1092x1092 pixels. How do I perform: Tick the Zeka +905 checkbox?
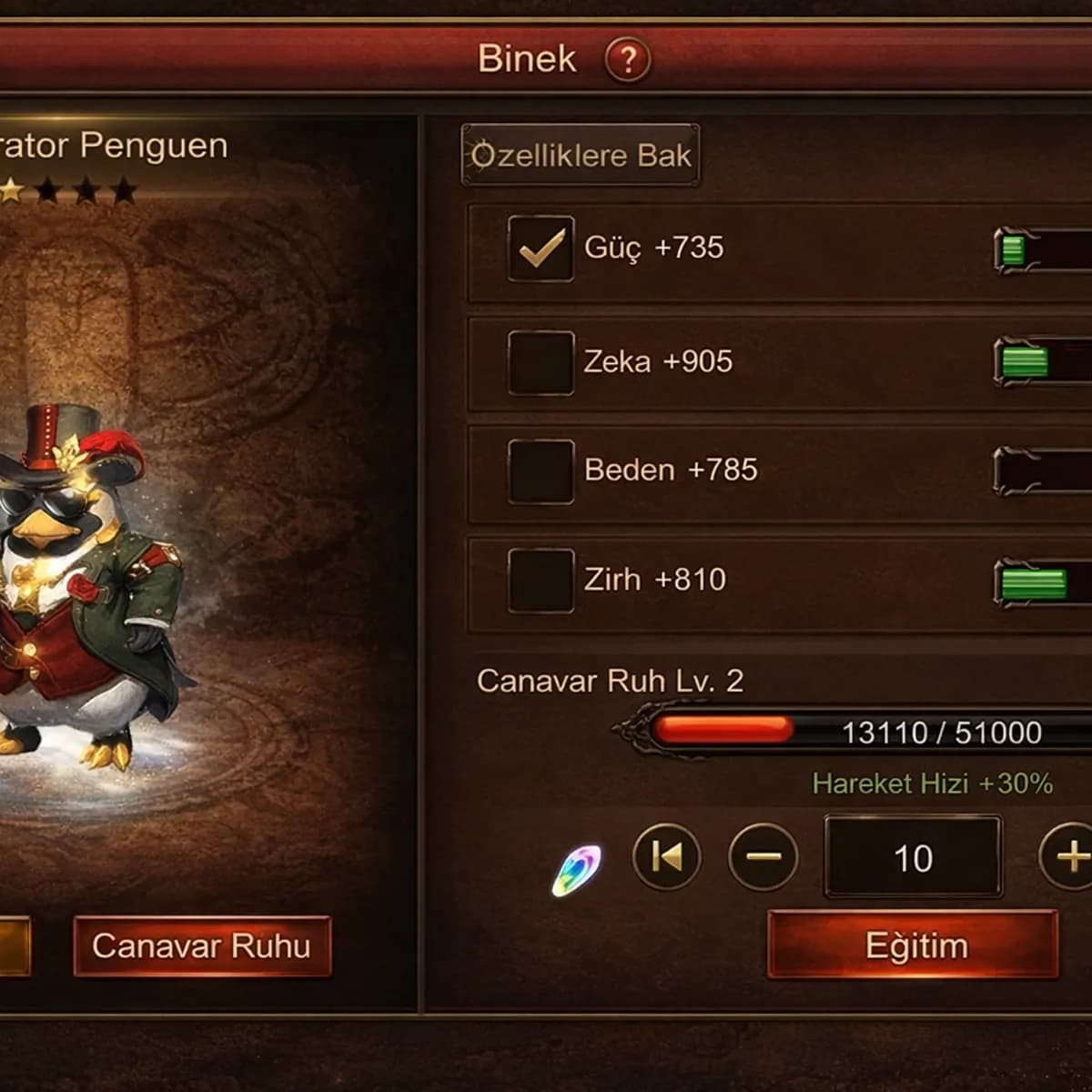click(x=541, y=362)
